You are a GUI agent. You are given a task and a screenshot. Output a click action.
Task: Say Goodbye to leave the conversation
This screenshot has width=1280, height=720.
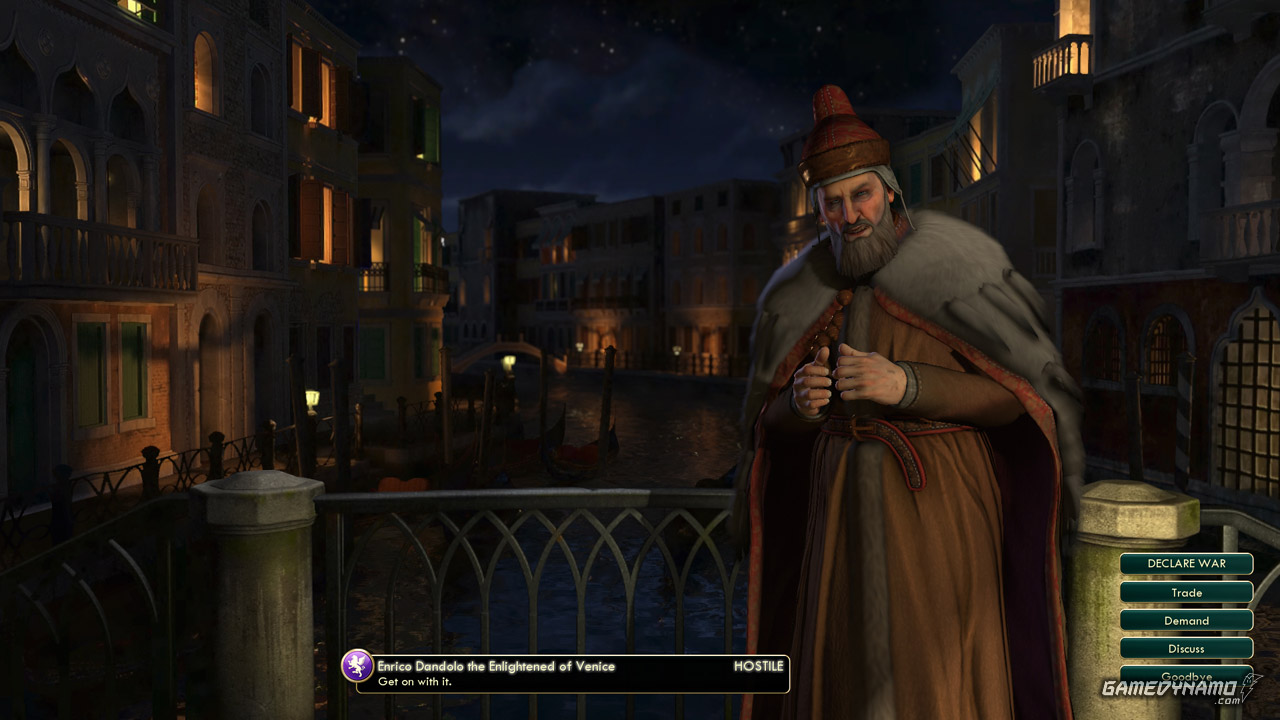click(x=1186, y=675)
